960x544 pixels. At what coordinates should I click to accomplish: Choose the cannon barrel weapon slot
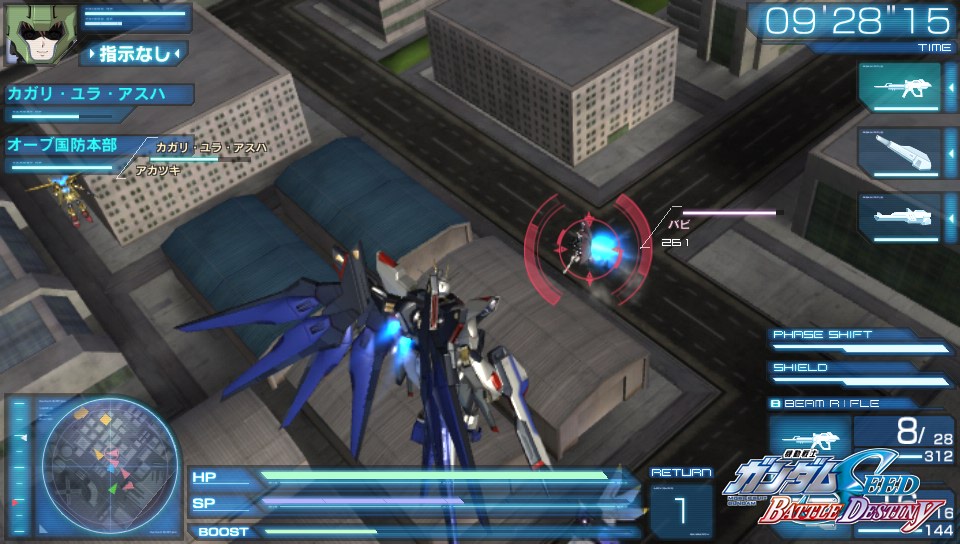click(x=899, y=152)
